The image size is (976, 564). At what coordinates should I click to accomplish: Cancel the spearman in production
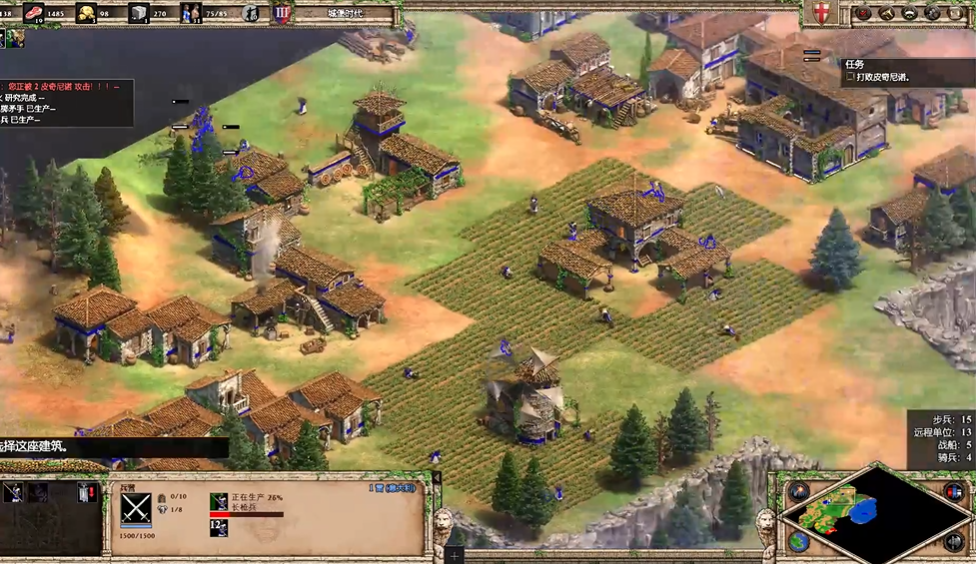click(x=219, y=502)
